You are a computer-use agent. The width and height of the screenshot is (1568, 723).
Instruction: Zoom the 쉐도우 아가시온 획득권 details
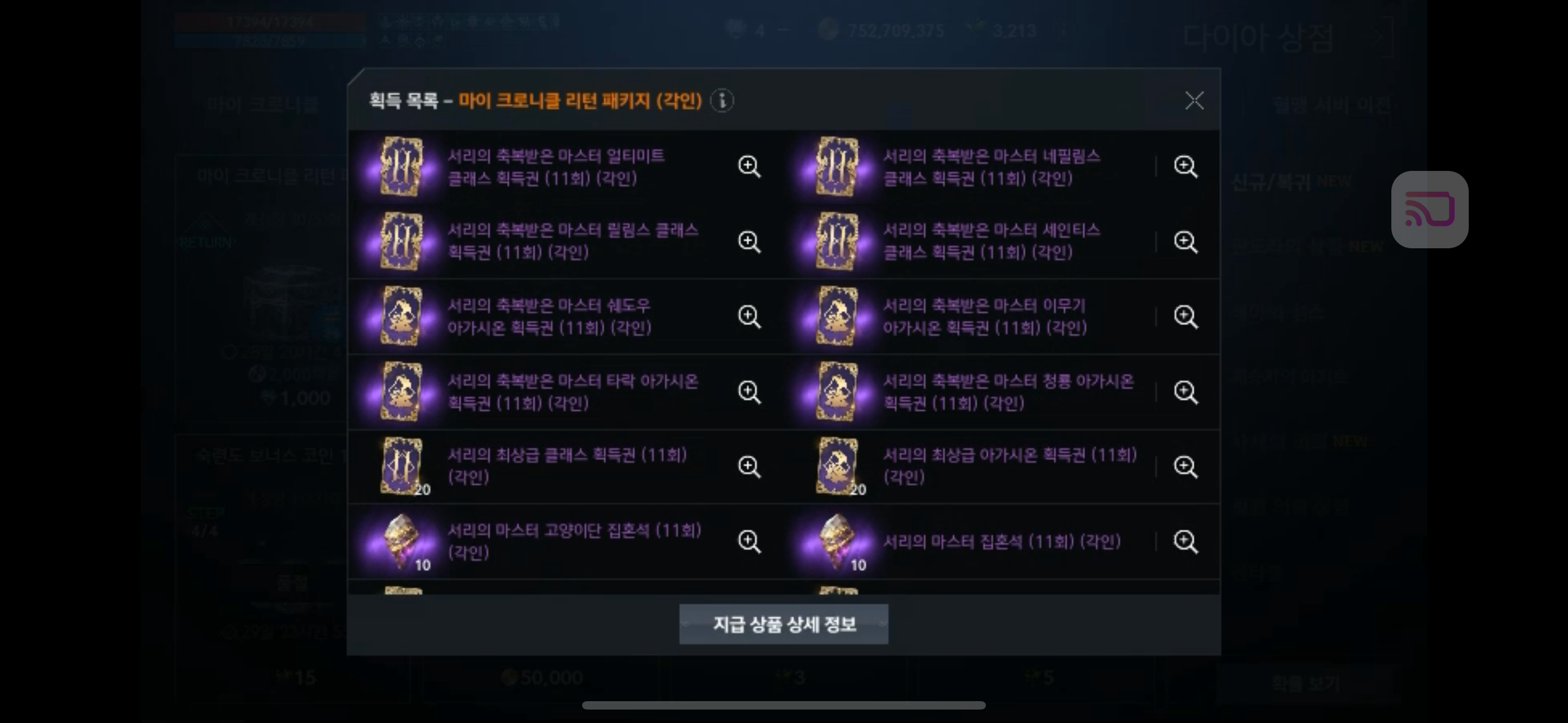[x=750, y=317]
